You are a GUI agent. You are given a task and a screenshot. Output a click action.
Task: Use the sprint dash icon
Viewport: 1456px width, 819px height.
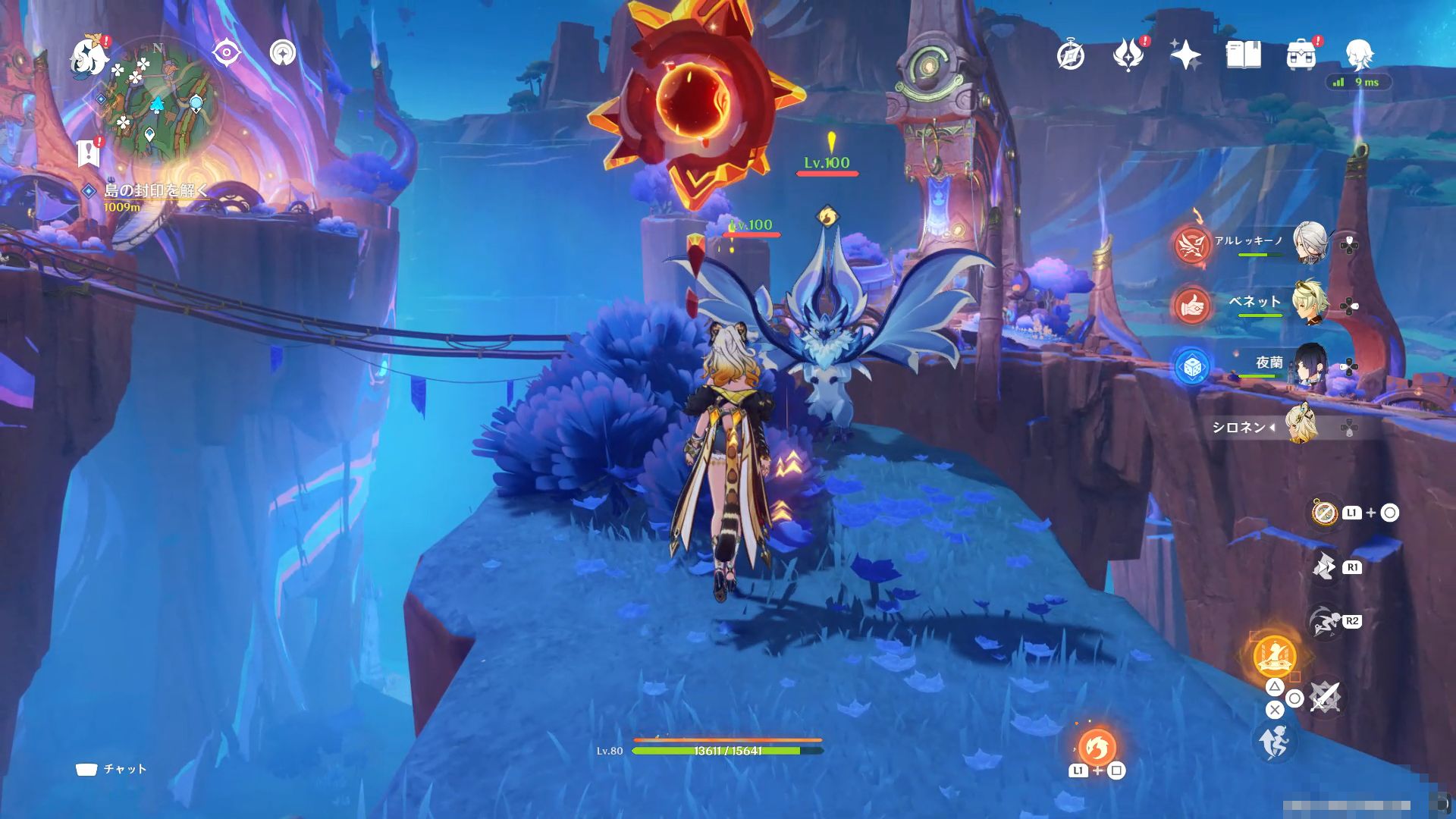click(x=1275, y=742)
